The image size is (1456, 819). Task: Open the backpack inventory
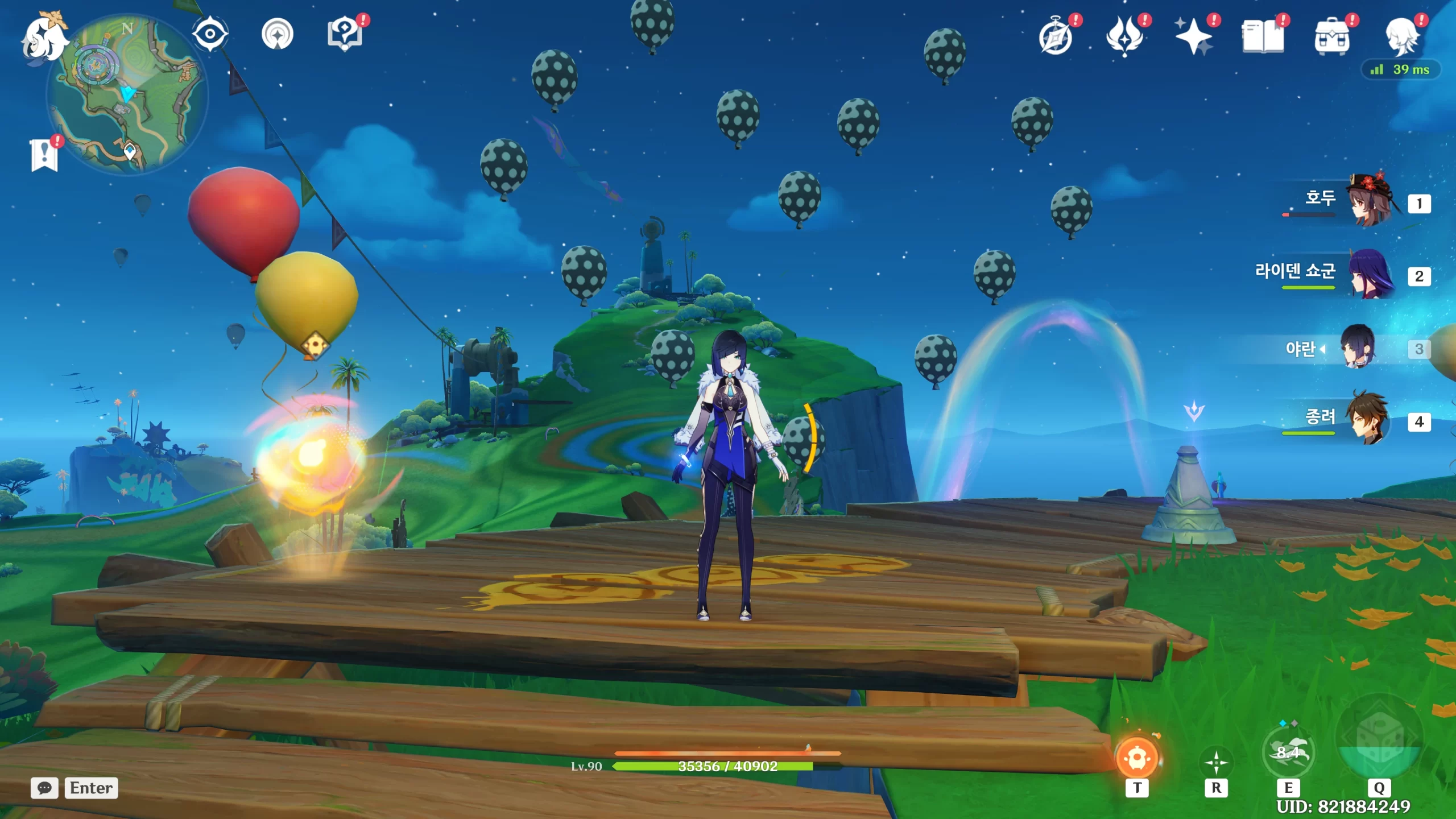click(x=1332, y=37)
